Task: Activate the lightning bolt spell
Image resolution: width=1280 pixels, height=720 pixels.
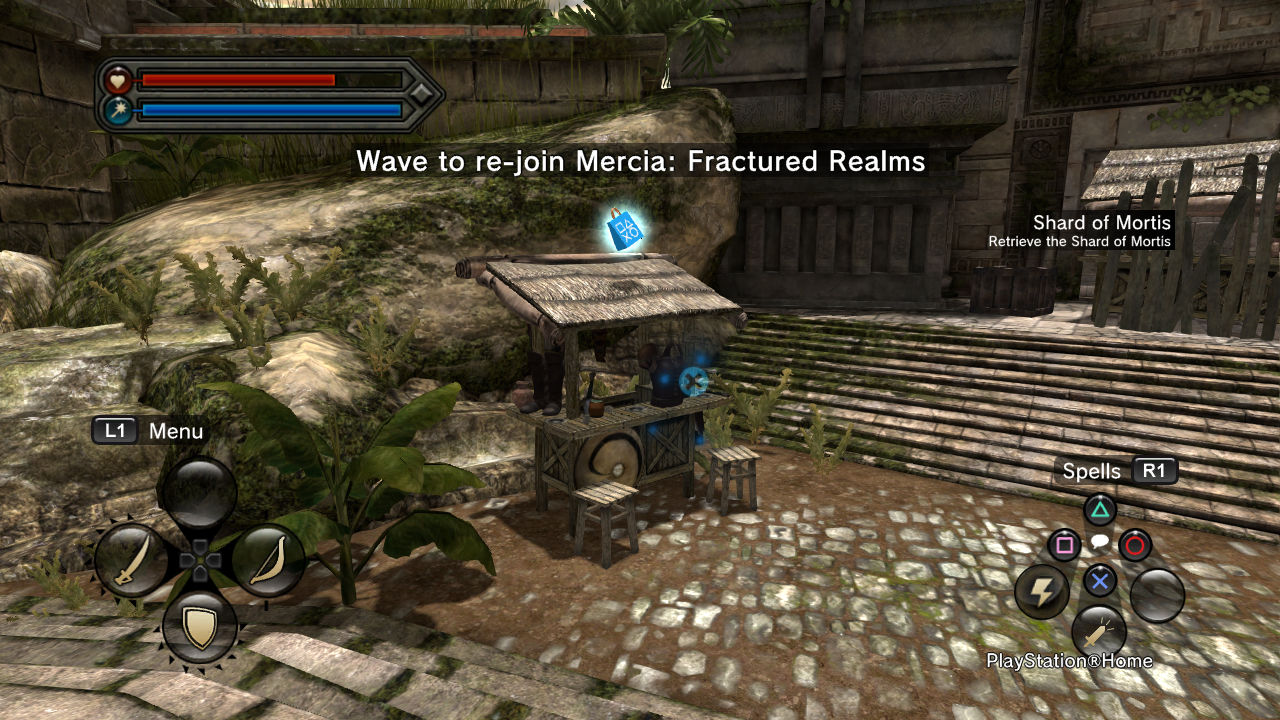Action: coord(1042,593)
